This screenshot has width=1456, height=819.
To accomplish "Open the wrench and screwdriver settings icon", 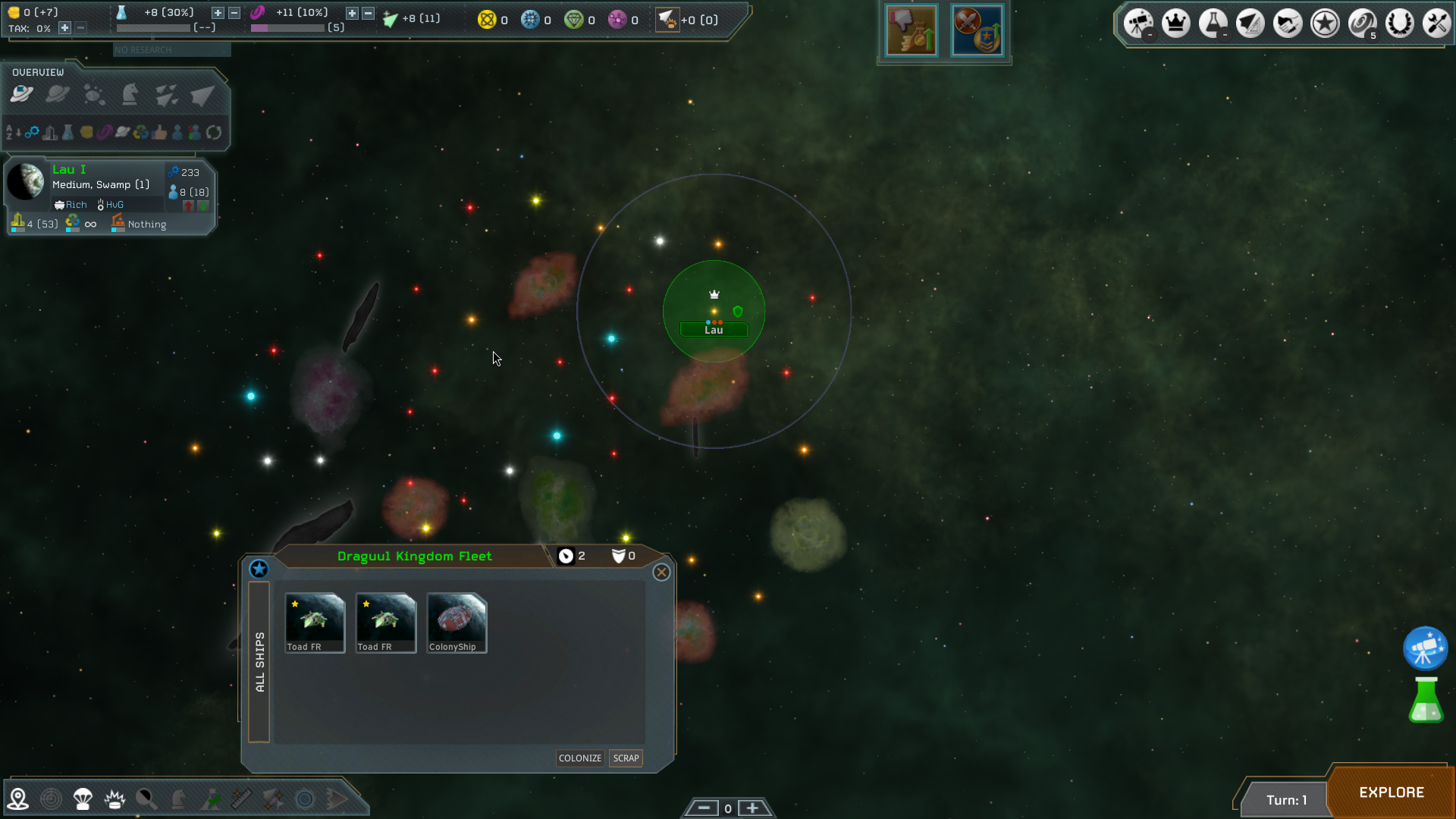I will [1436, 24].
